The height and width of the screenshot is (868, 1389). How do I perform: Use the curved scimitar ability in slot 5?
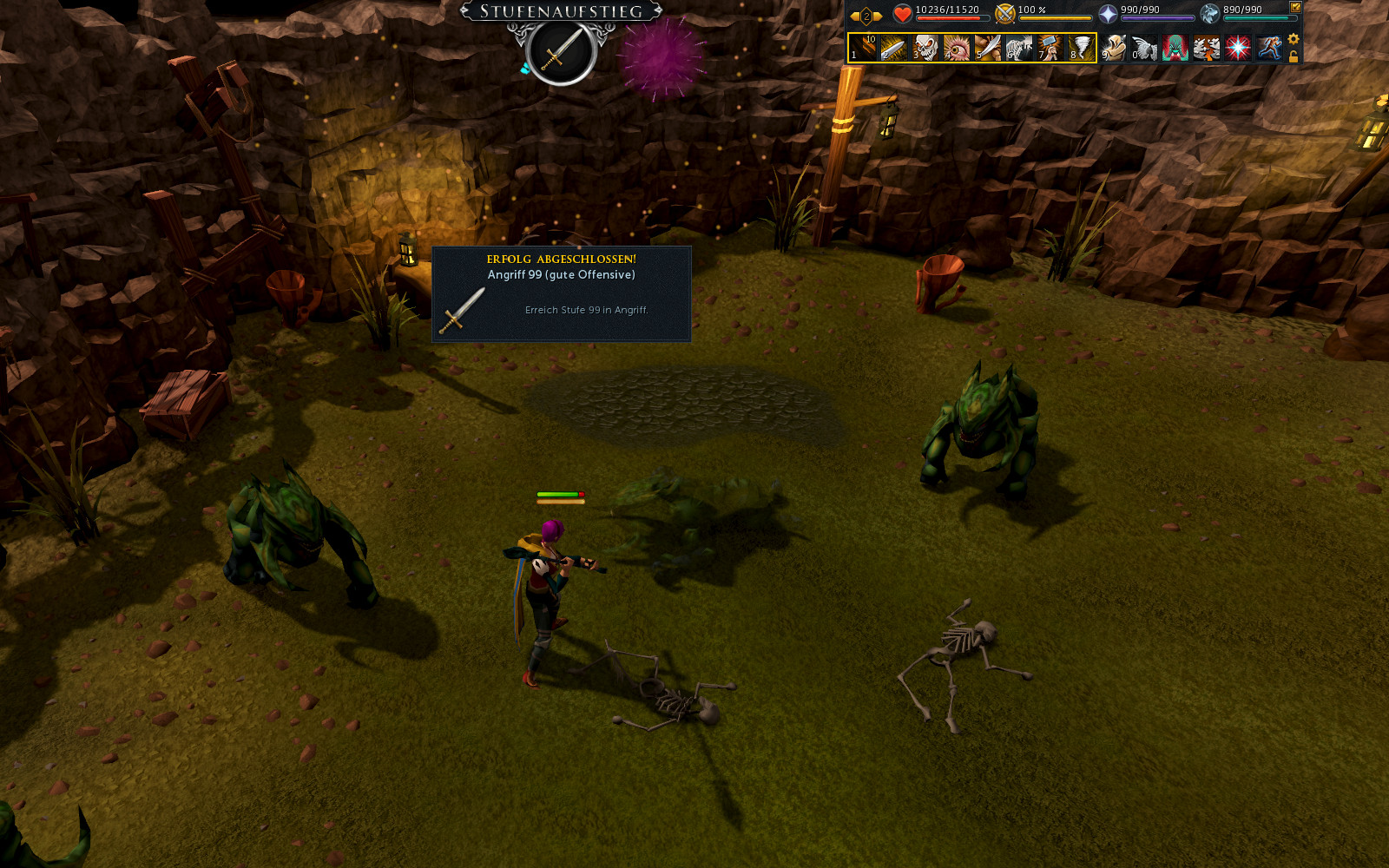click(988, 48)
